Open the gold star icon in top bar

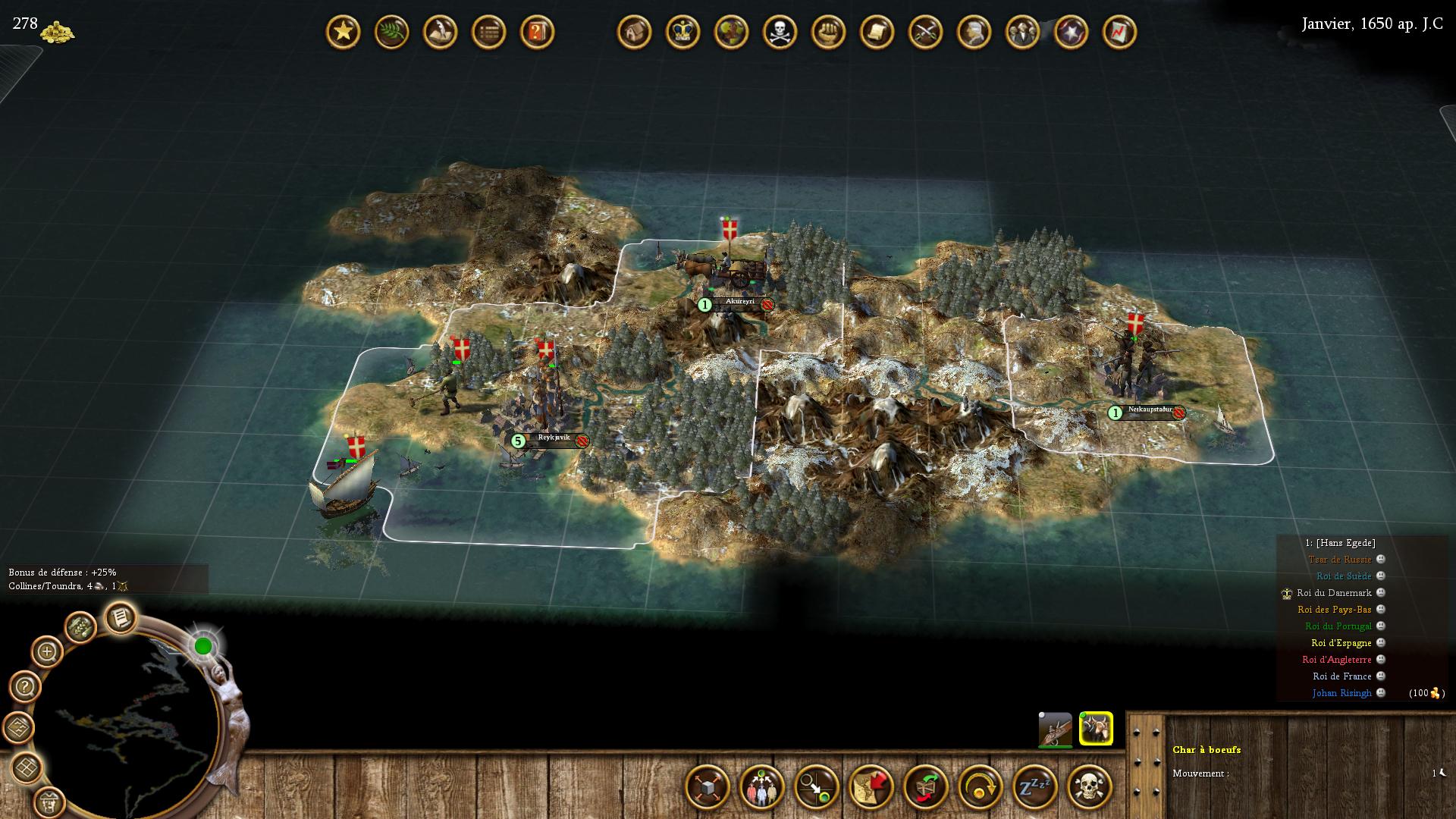343,33
